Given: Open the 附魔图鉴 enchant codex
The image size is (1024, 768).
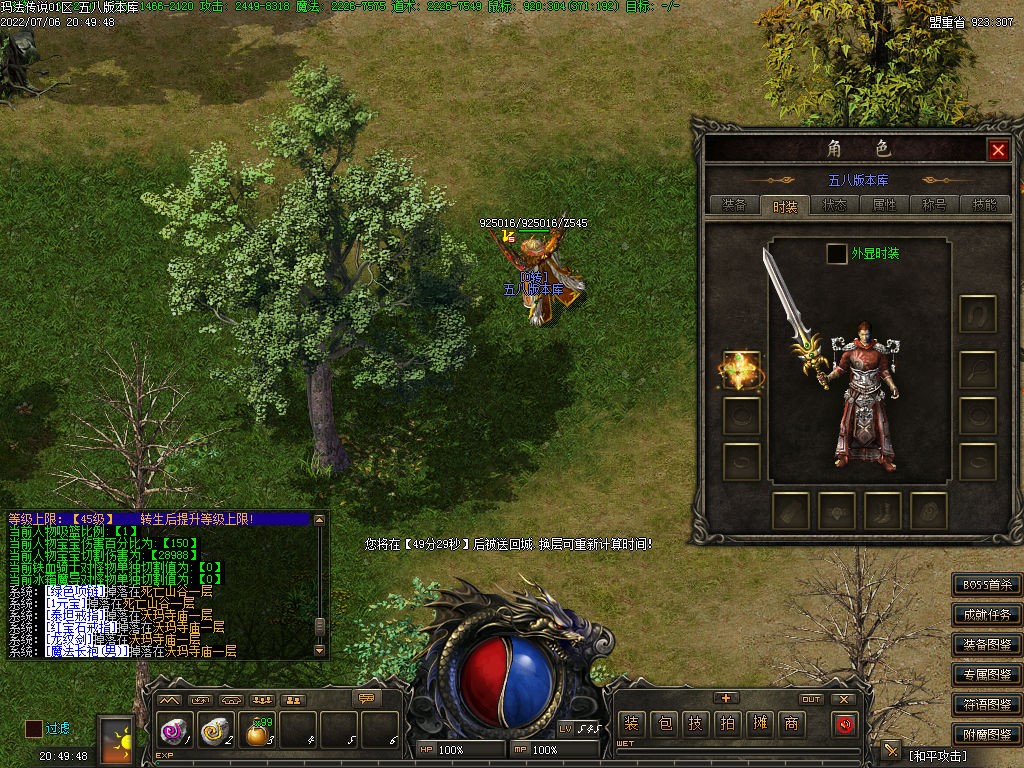Looking at the screenshot, I should click(x=986, y=735).
